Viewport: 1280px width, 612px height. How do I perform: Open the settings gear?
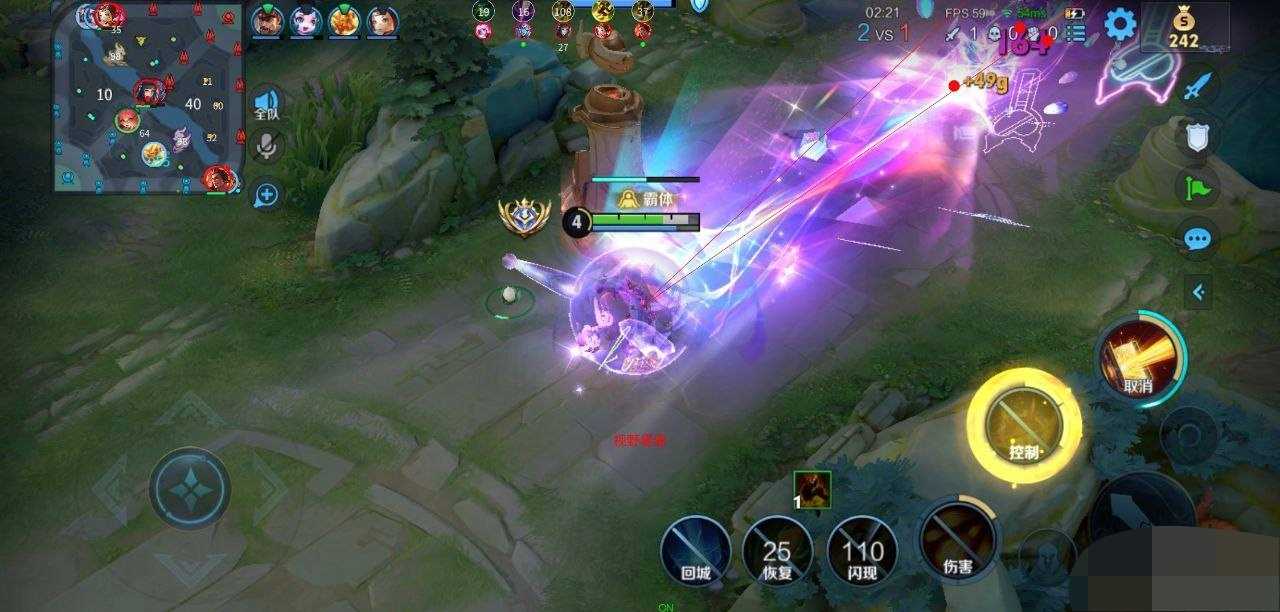(x=1119, y=24)
